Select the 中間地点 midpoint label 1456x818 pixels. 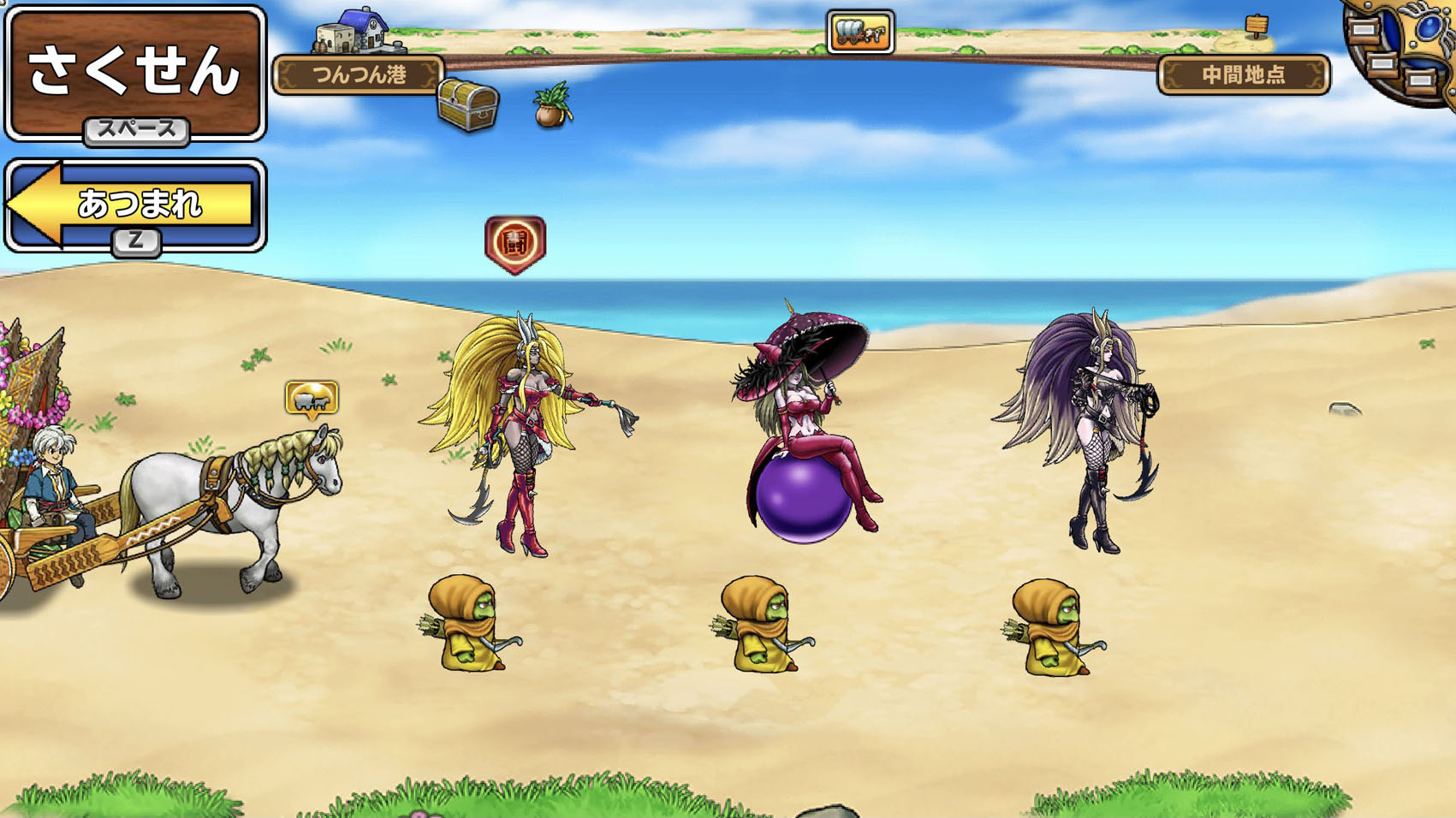coord(1243,74)
